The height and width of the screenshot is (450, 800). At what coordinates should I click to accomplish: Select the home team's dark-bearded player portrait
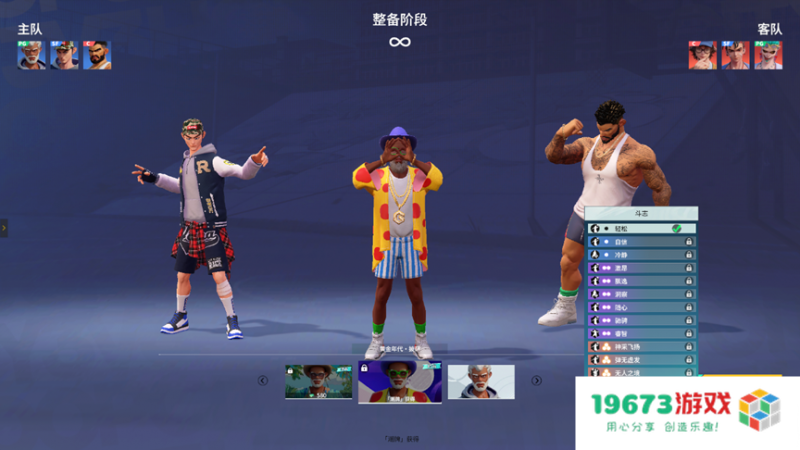coord(97,55)
